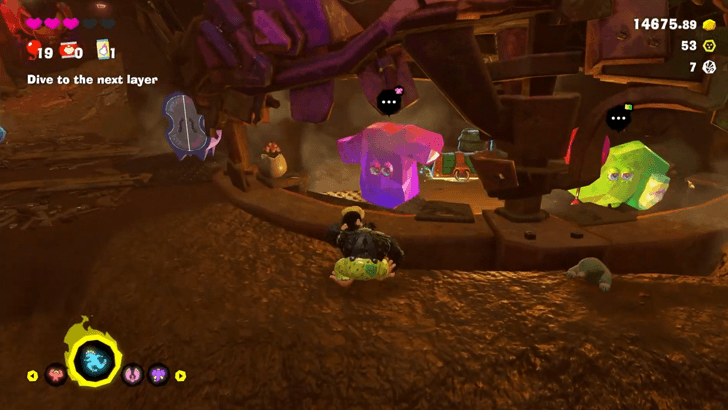Select the red Kong Bananza transformation icon
Viewport: 728px width, 410px height.
pos(57,376)
